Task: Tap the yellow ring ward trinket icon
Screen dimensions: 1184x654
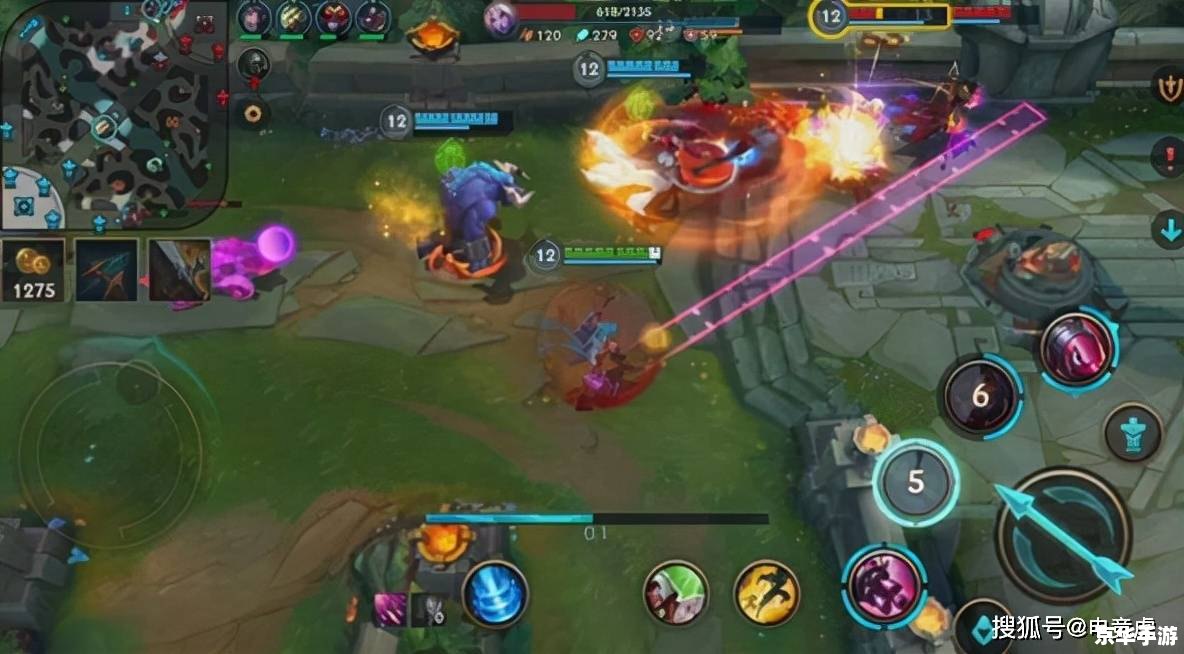Action: (x=254, y=113)
